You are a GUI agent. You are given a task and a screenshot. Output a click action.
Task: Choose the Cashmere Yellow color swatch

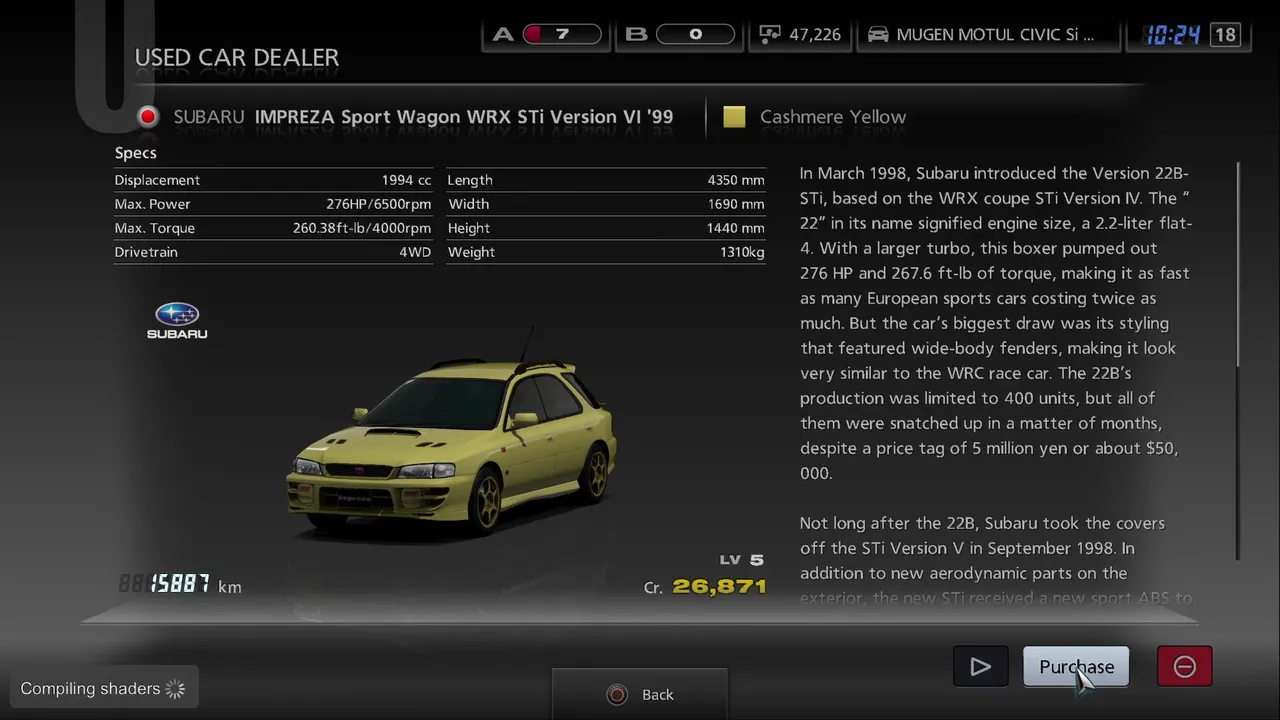[734, 117]
